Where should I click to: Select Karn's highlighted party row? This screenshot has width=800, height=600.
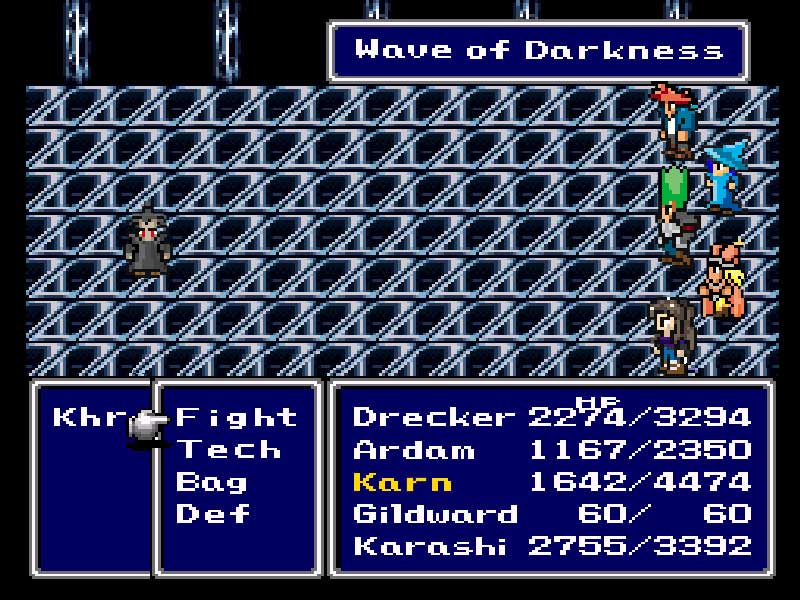click(x=402, y=482)
